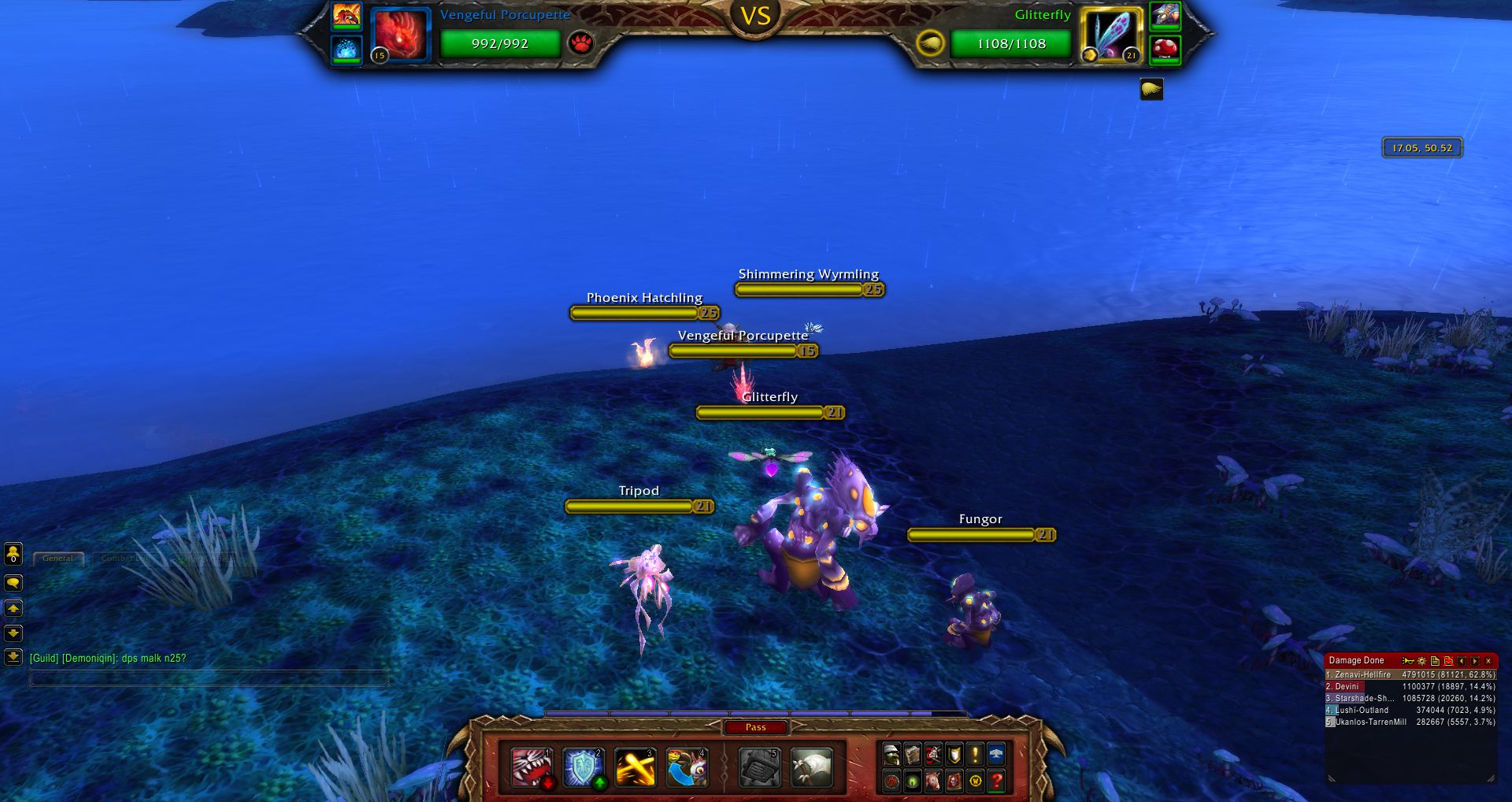
Task: Open the damage meter gear settings
Action: [x=1421, y=661]
